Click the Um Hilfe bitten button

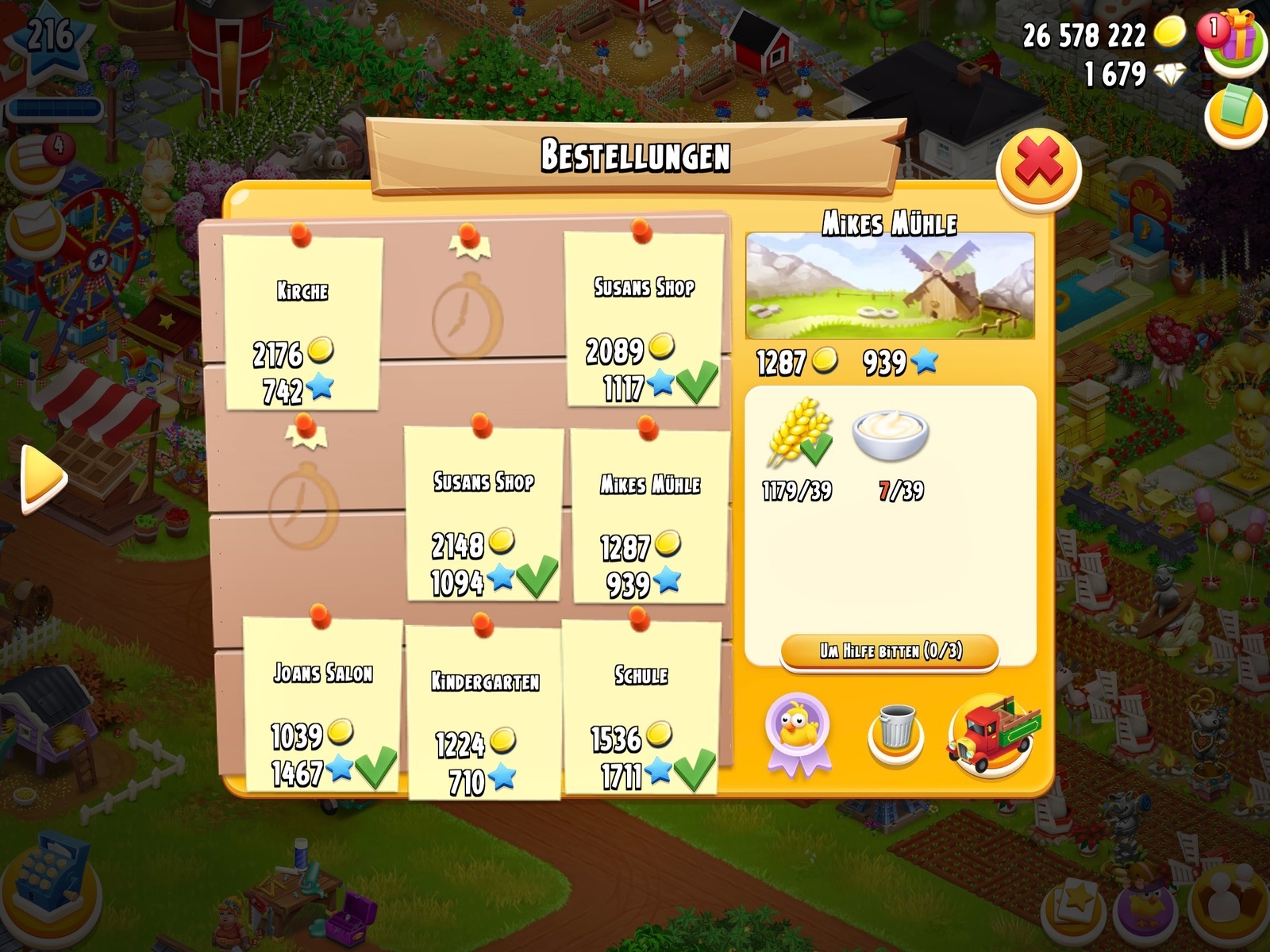[x=890, y=652]
